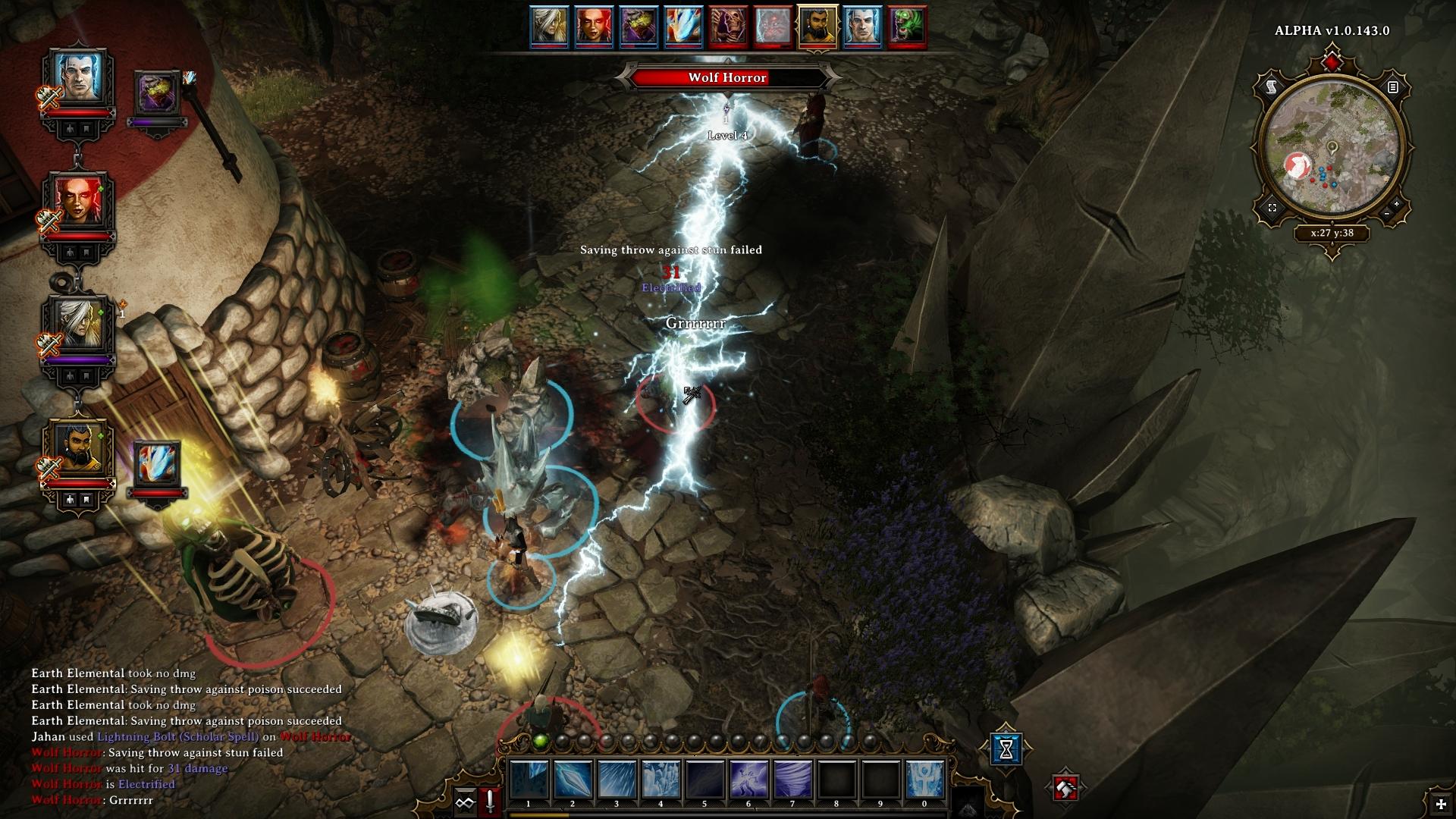
Task: Use the ice crystals skill in slot 4
Action: tap(661, 780)
